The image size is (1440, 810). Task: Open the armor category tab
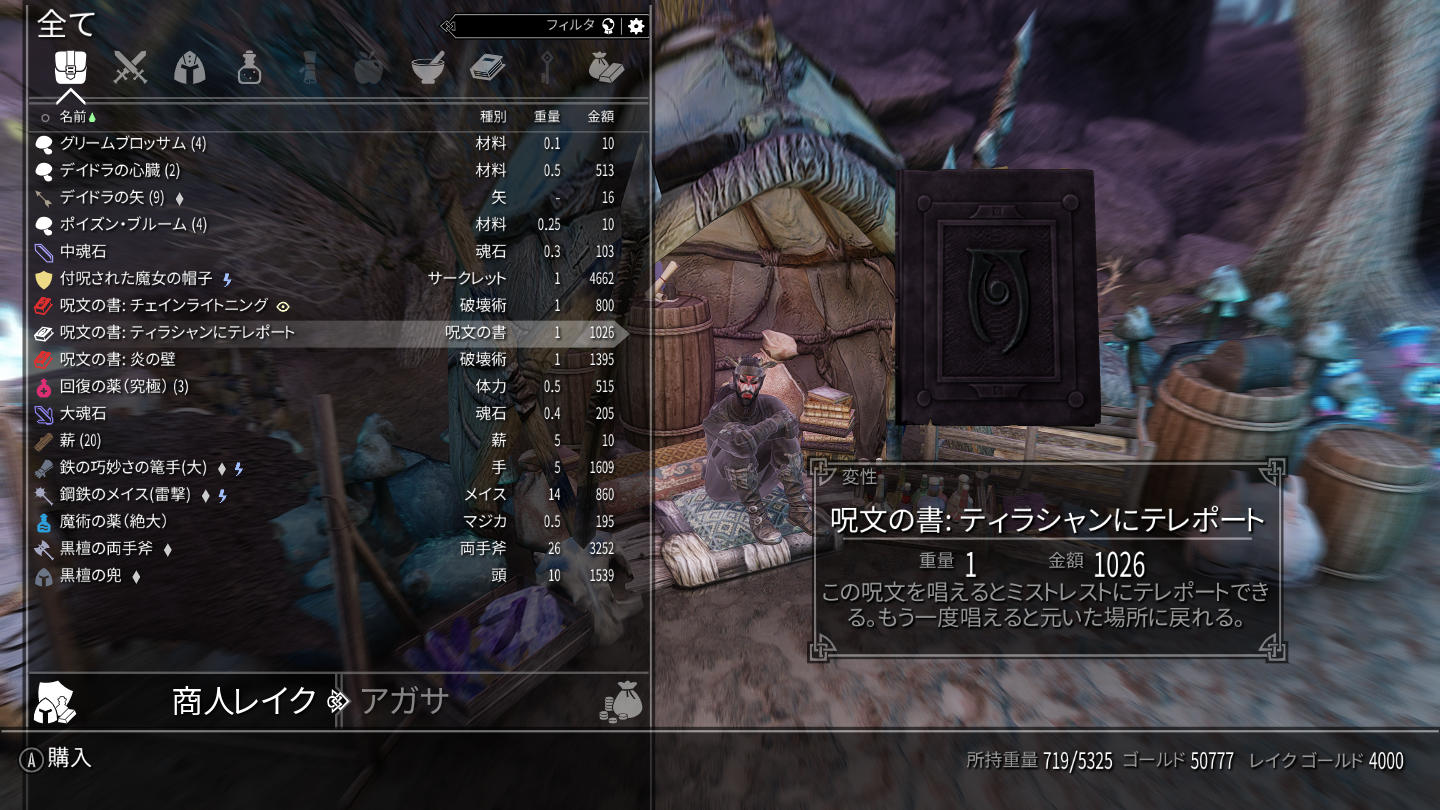click(x=190, y=68)
